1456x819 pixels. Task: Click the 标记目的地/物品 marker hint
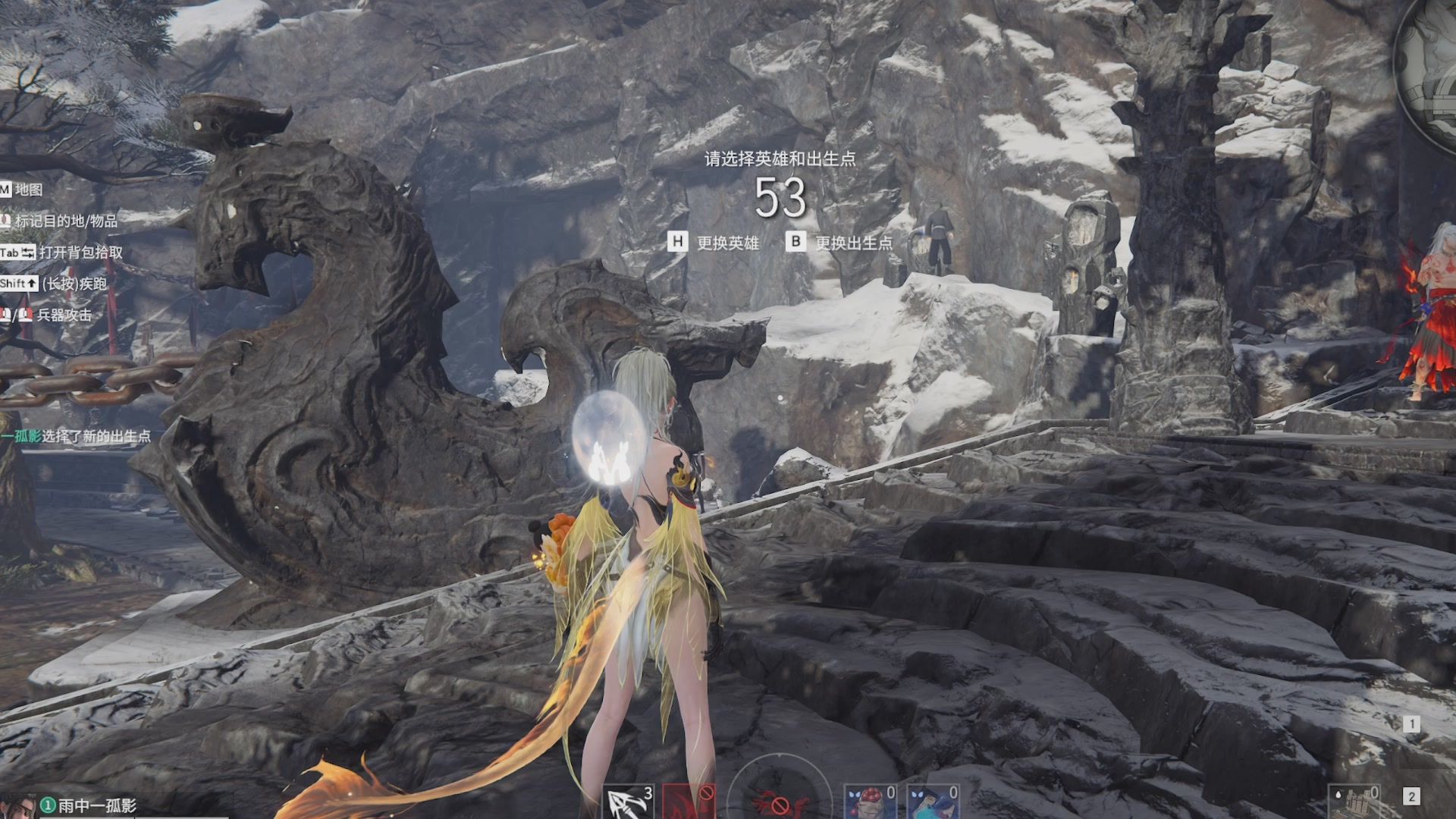click(x=66, y=221)
